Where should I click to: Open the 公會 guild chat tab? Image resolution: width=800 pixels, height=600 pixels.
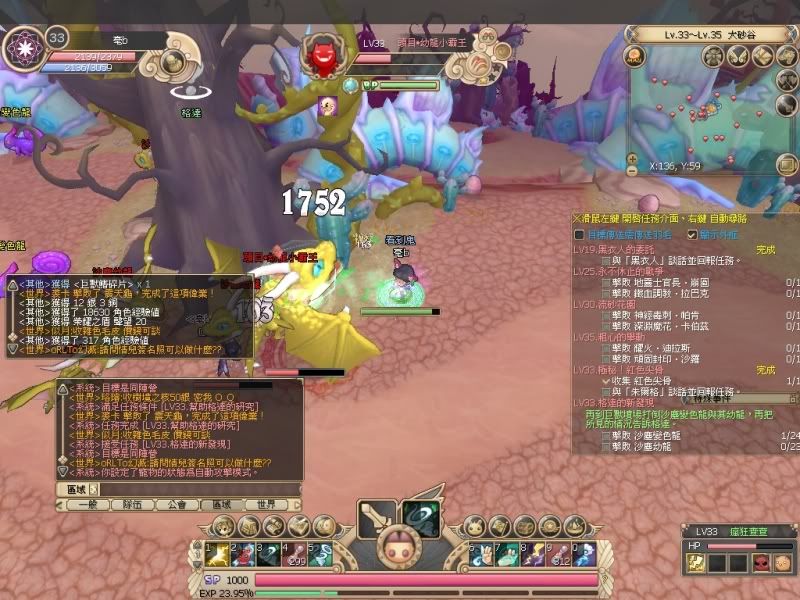click(x=178, y=505)
